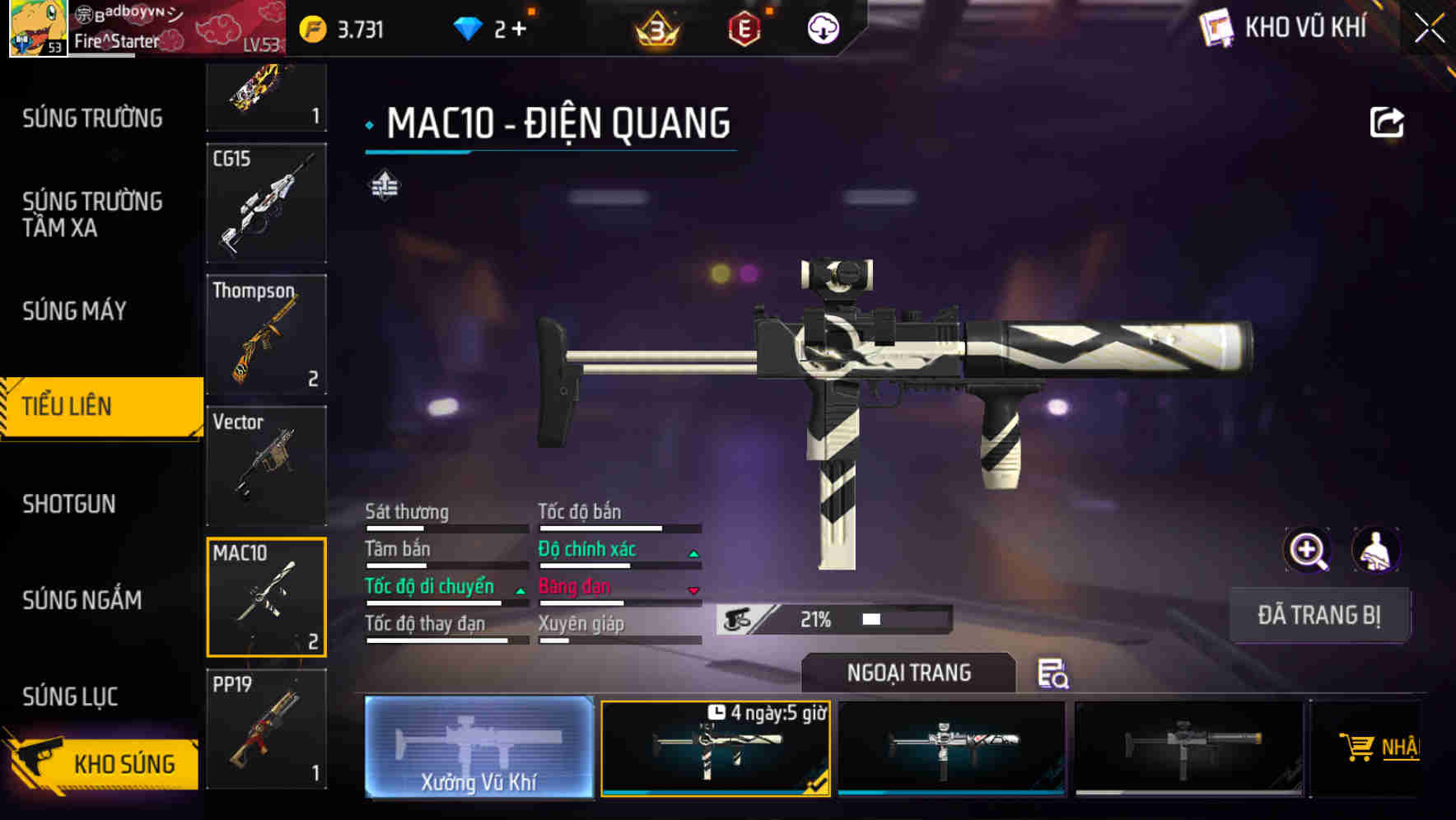This screenshot has height=820, width=1456.
Task: Open the Kho Súng gun storage
Action: 103,763
